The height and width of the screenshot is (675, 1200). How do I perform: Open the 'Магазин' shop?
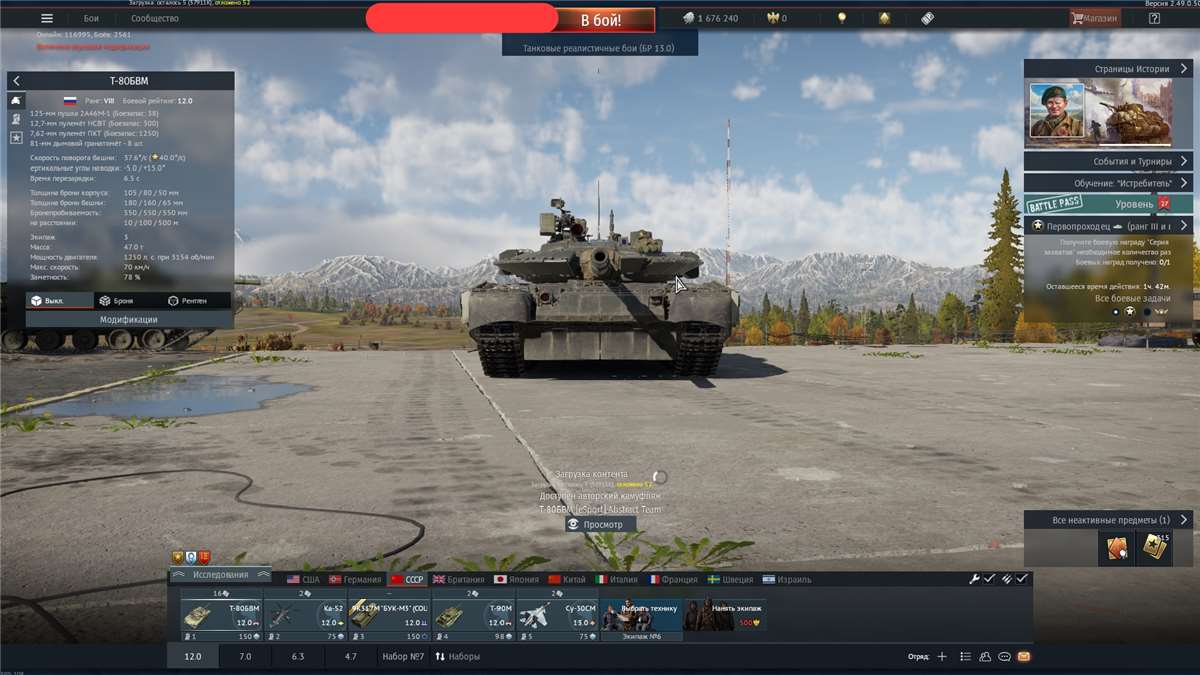pos(1095,18)
